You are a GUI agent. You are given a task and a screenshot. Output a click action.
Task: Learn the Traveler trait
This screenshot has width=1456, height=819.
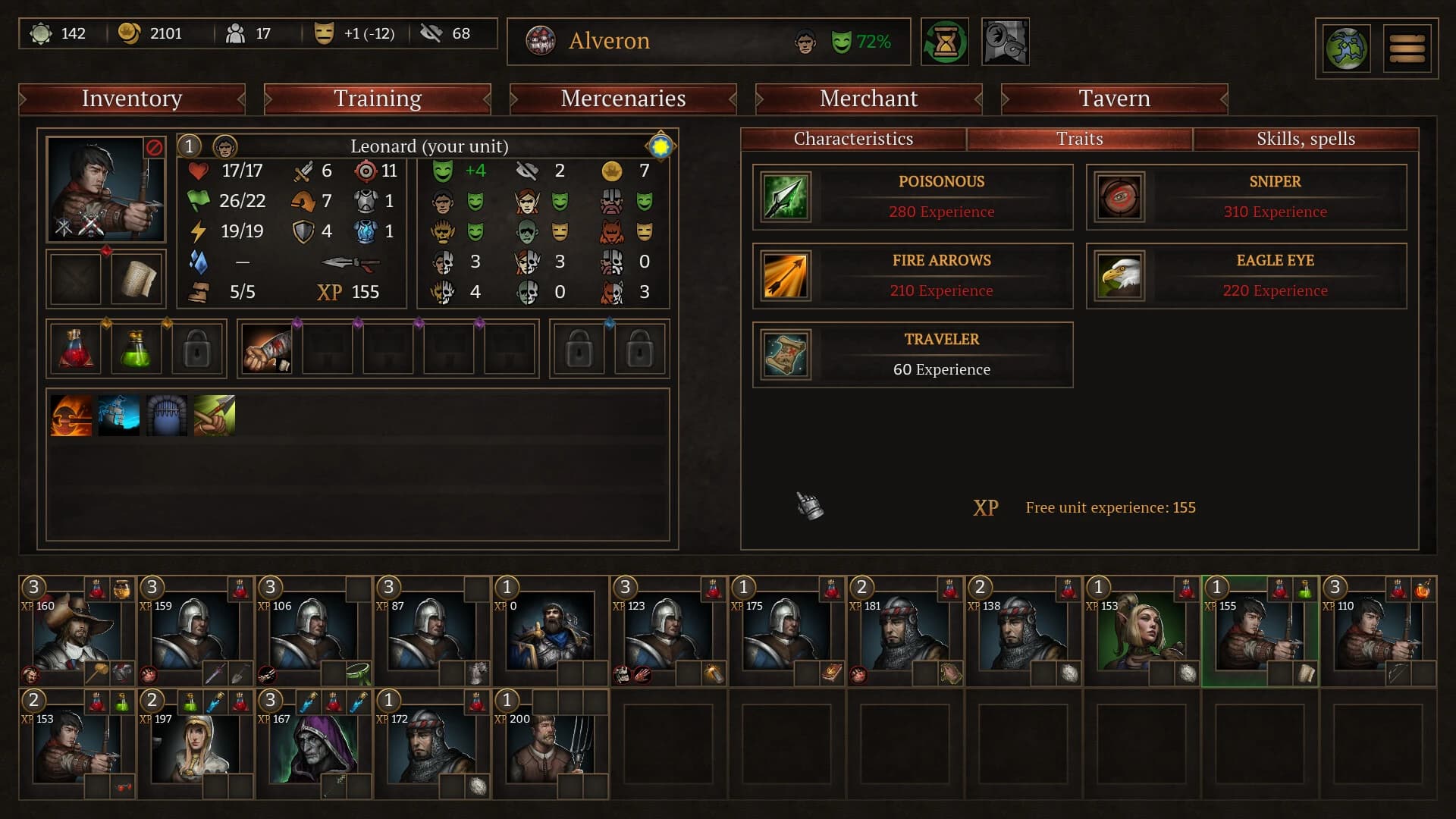[x=912, y=354]
